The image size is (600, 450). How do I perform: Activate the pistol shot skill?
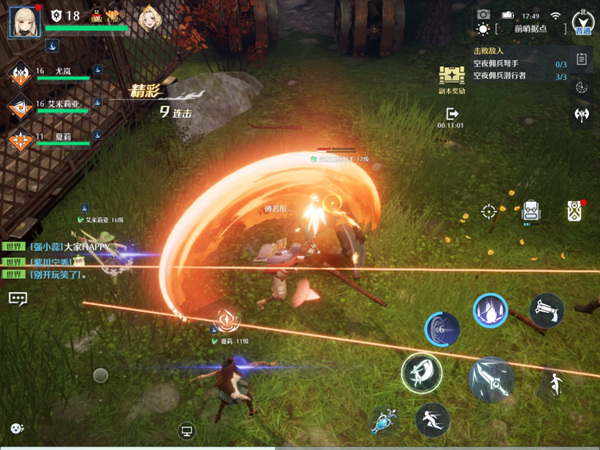click(546, 310)
